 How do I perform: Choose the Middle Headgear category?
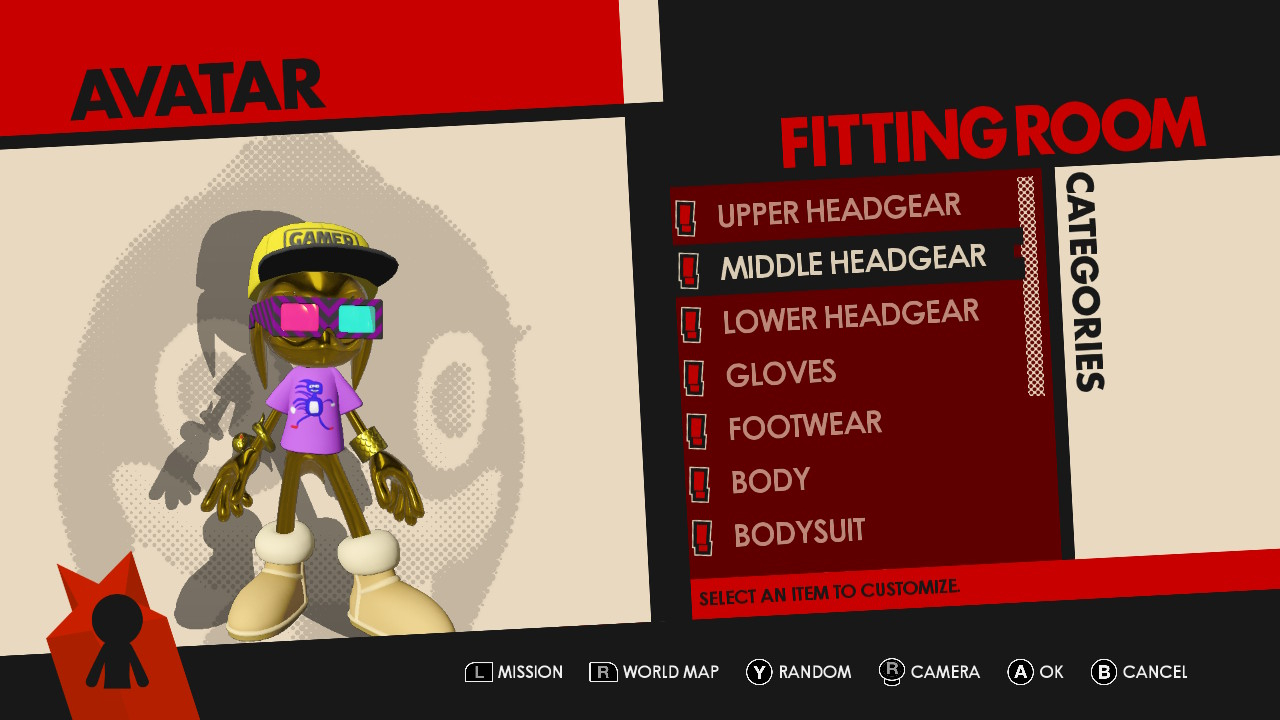pos(852,263)
